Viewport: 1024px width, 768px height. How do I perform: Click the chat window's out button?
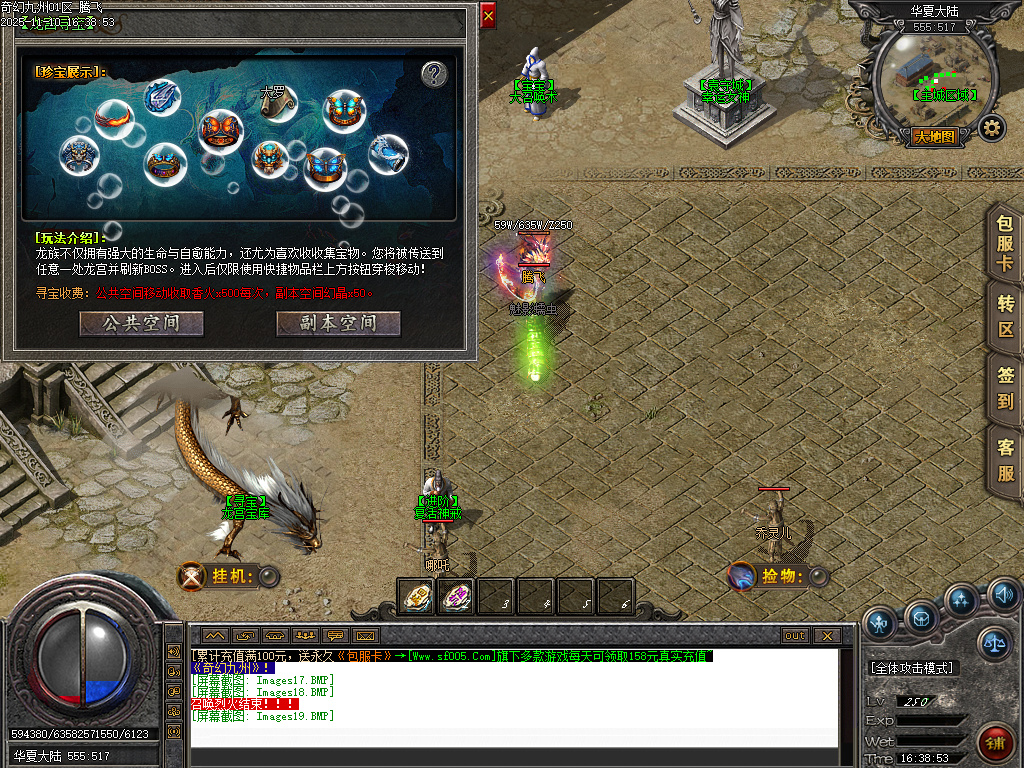point(795,635)
